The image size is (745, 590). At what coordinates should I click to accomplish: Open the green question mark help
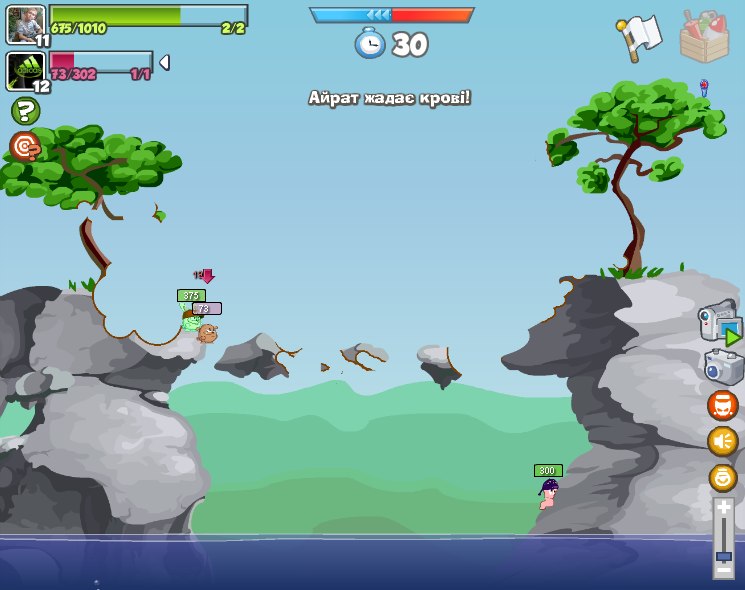click(25, 111)
